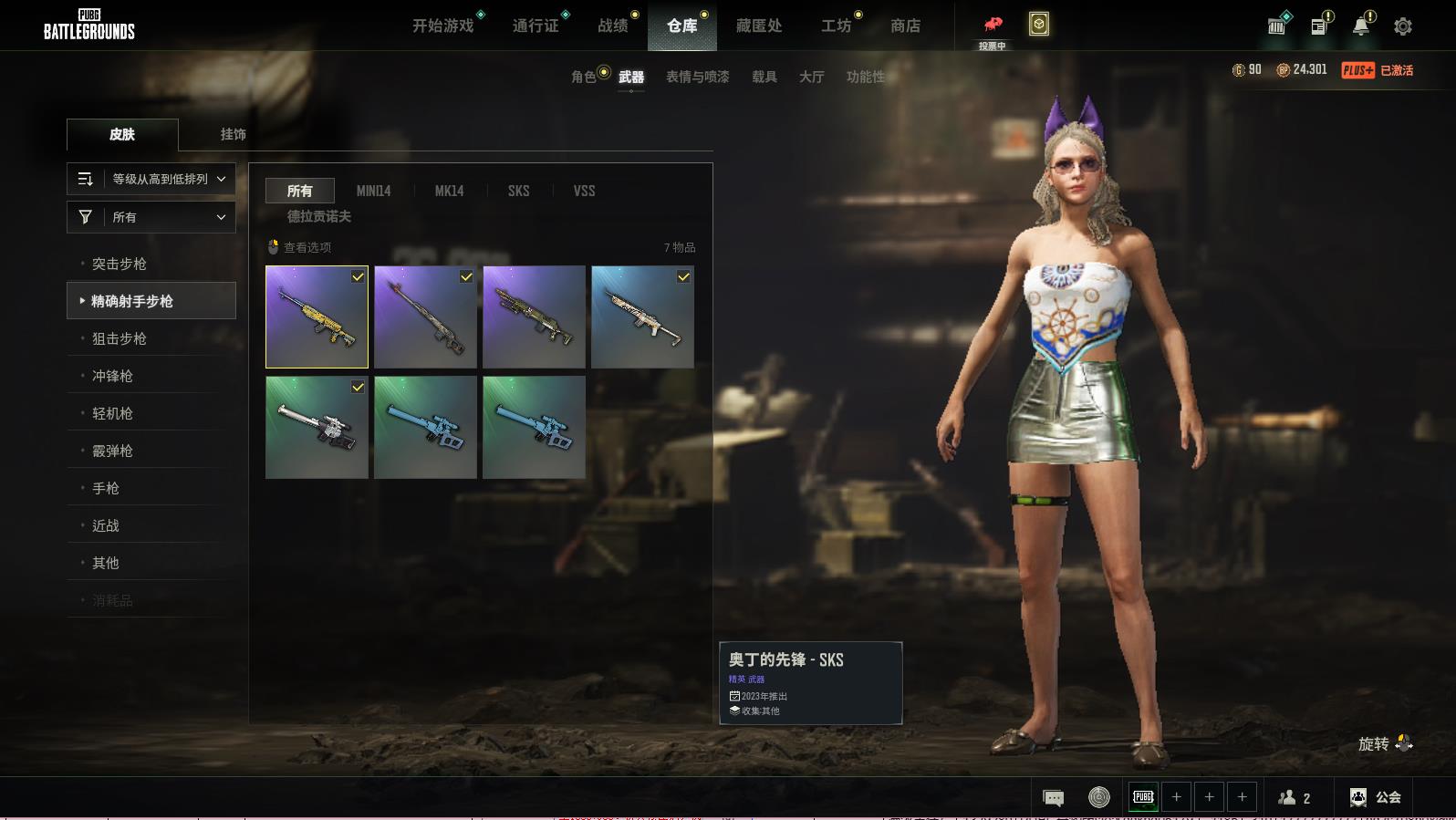Filter skins by MK14
1456x820 pixels.
(449, 191)
